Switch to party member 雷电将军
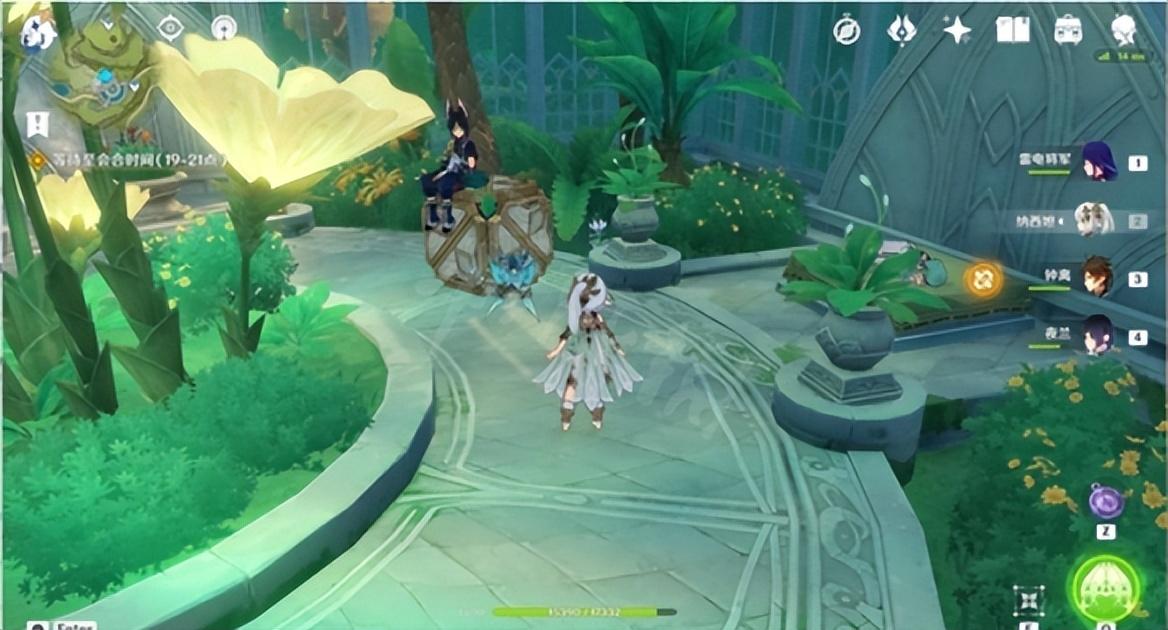 tap(1098, 162)
